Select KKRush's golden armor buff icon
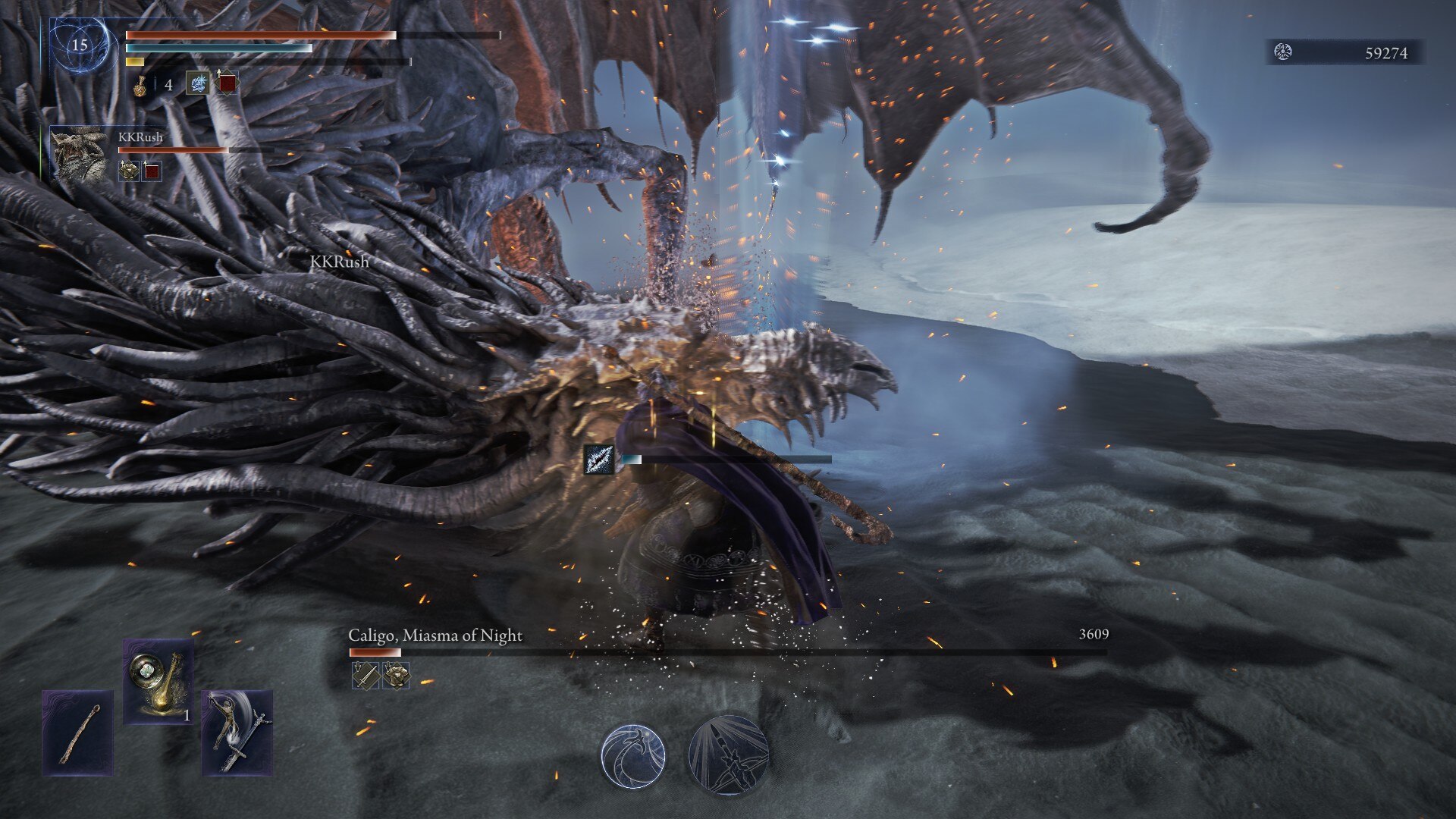Viewport: 1456px width, 819px height. (x=129, y=171)
